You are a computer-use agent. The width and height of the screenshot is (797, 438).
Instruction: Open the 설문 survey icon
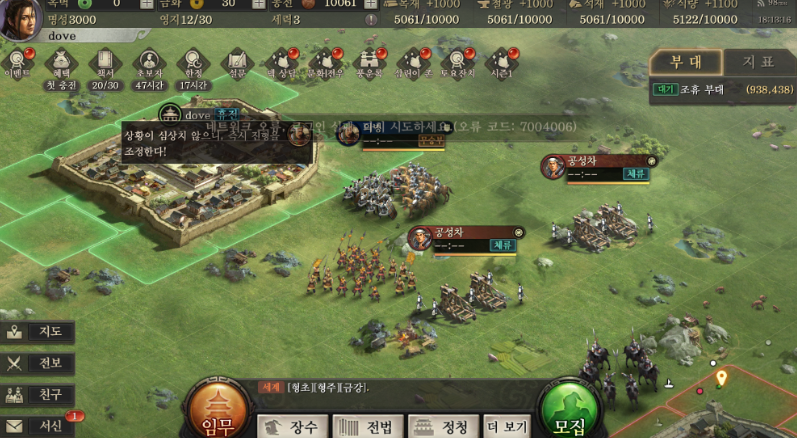236,62
